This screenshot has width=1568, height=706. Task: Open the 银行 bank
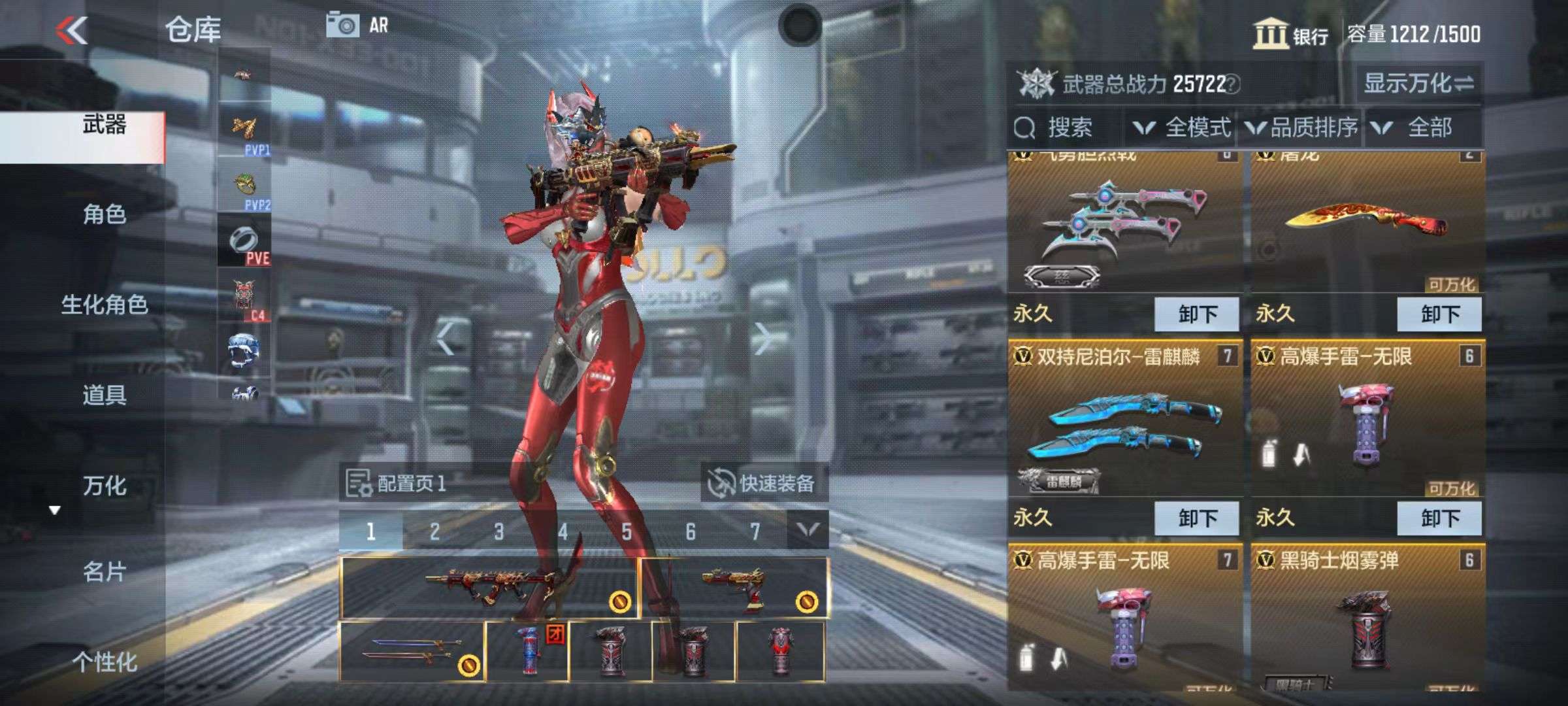point(1290,34)
